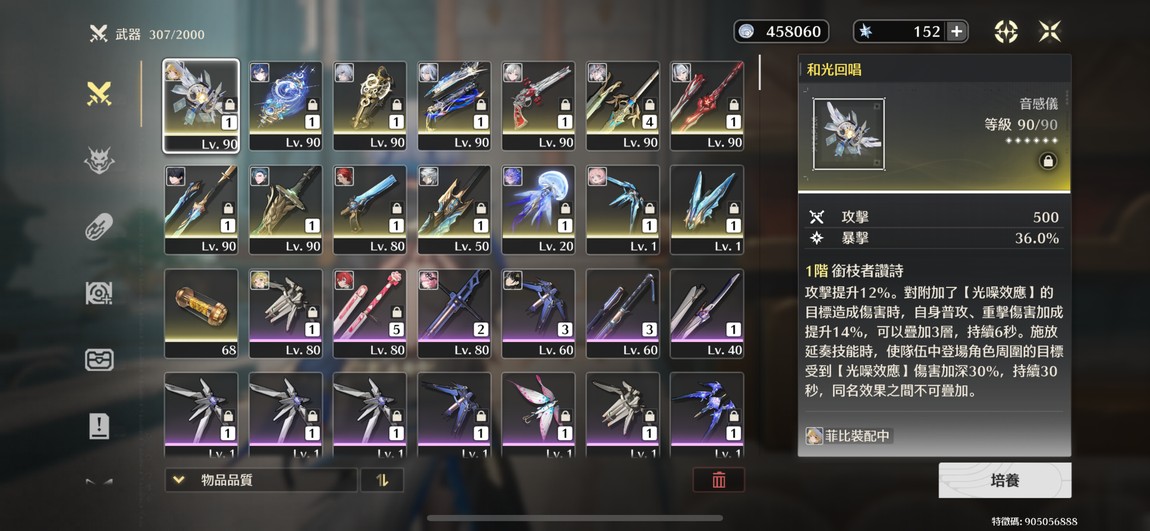1150x531 pixels.
Task: Open the four-pointed compass icon beside close
Action: pyautogui.click(x=1006, y=31)
